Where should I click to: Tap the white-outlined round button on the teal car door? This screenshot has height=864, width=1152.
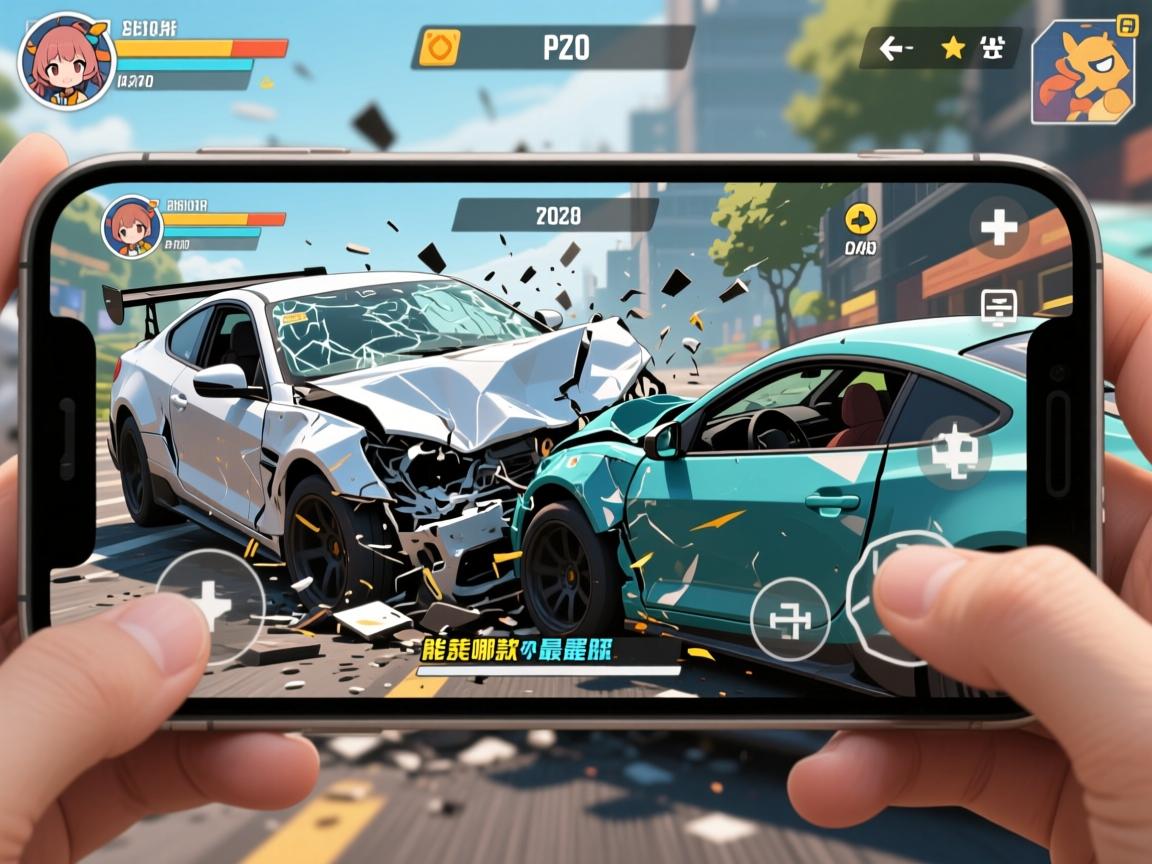(x=790, y=618)
